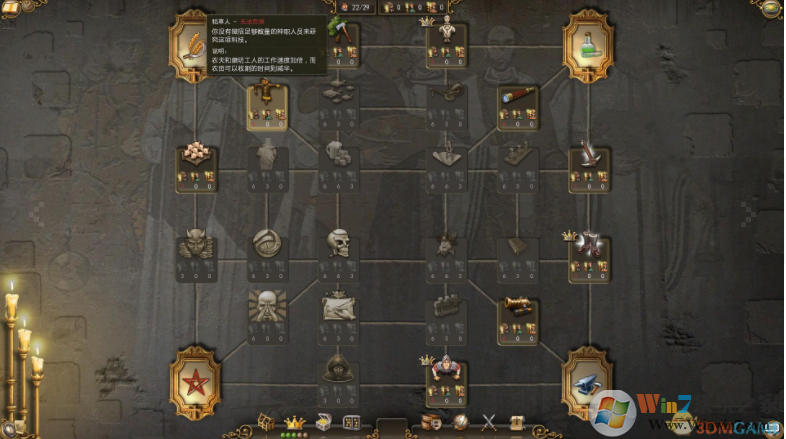Research the scarecrow technology

[267, 97]
